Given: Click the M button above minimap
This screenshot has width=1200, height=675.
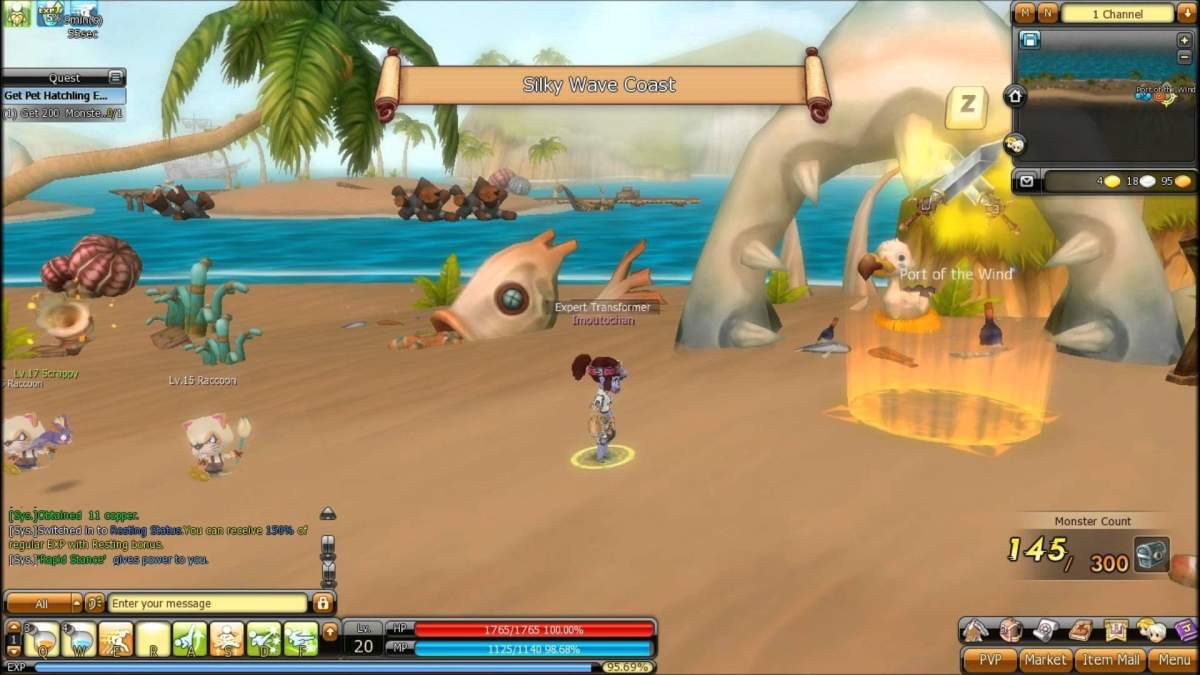Looking at the screenshot, I should (x=1025, y=13).
